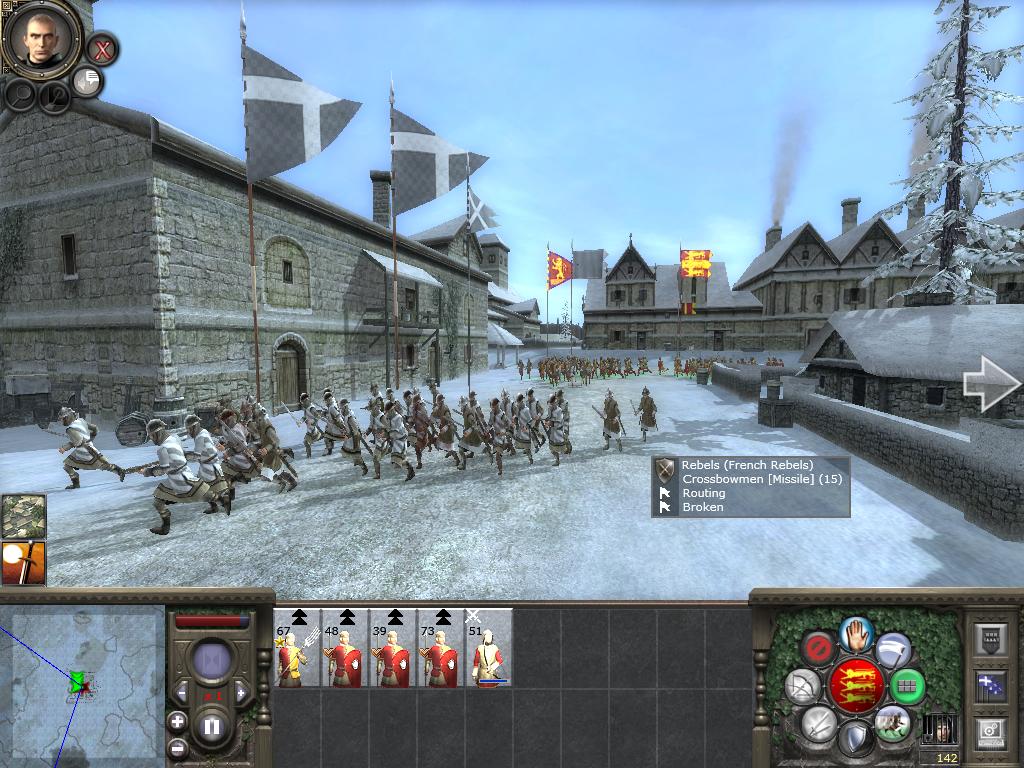Click the gears button in the right panel
The height and width of the screenshot is (768, 1024).
(x=992, y=732)
